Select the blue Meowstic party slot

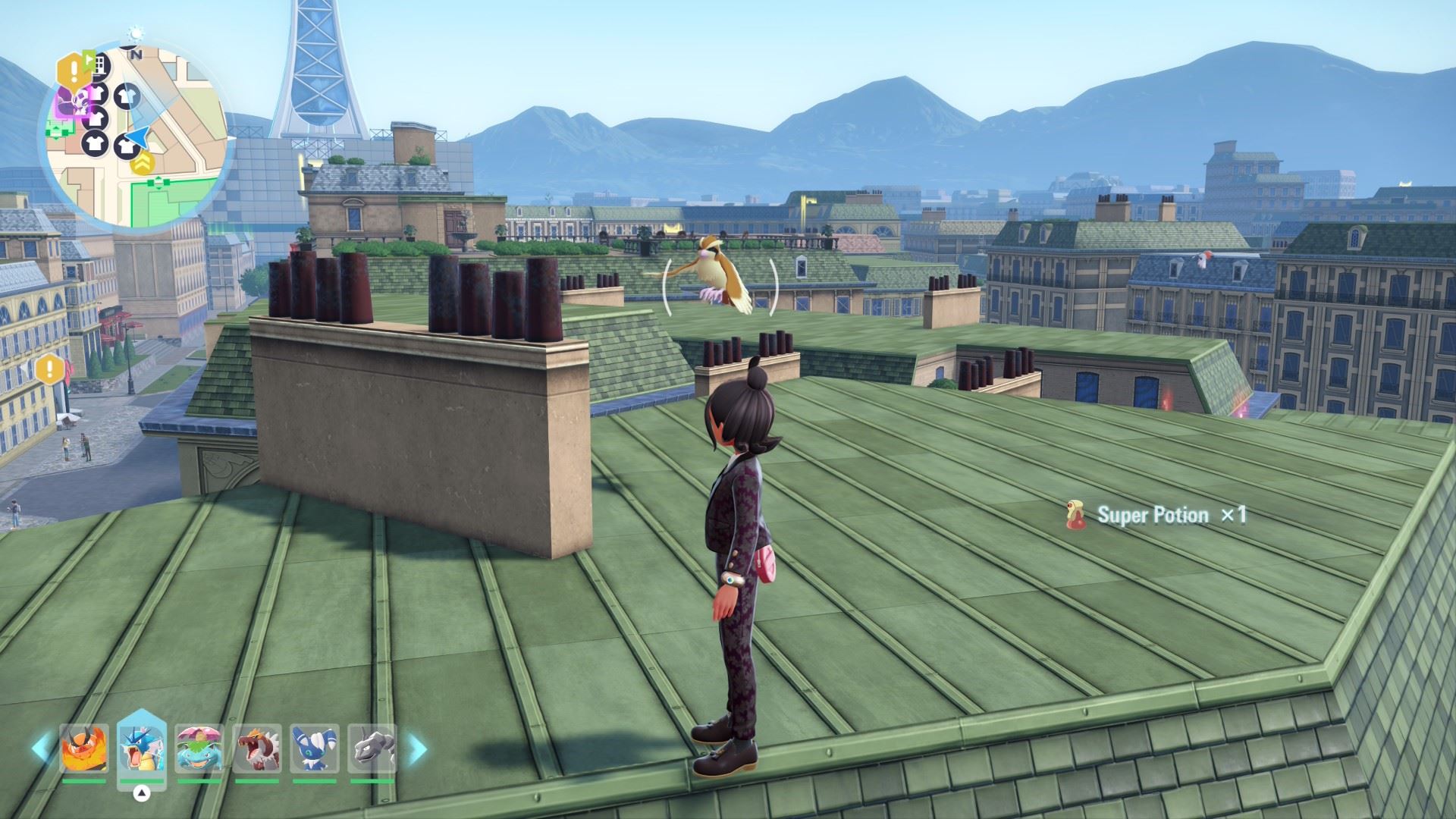[314, 748]
